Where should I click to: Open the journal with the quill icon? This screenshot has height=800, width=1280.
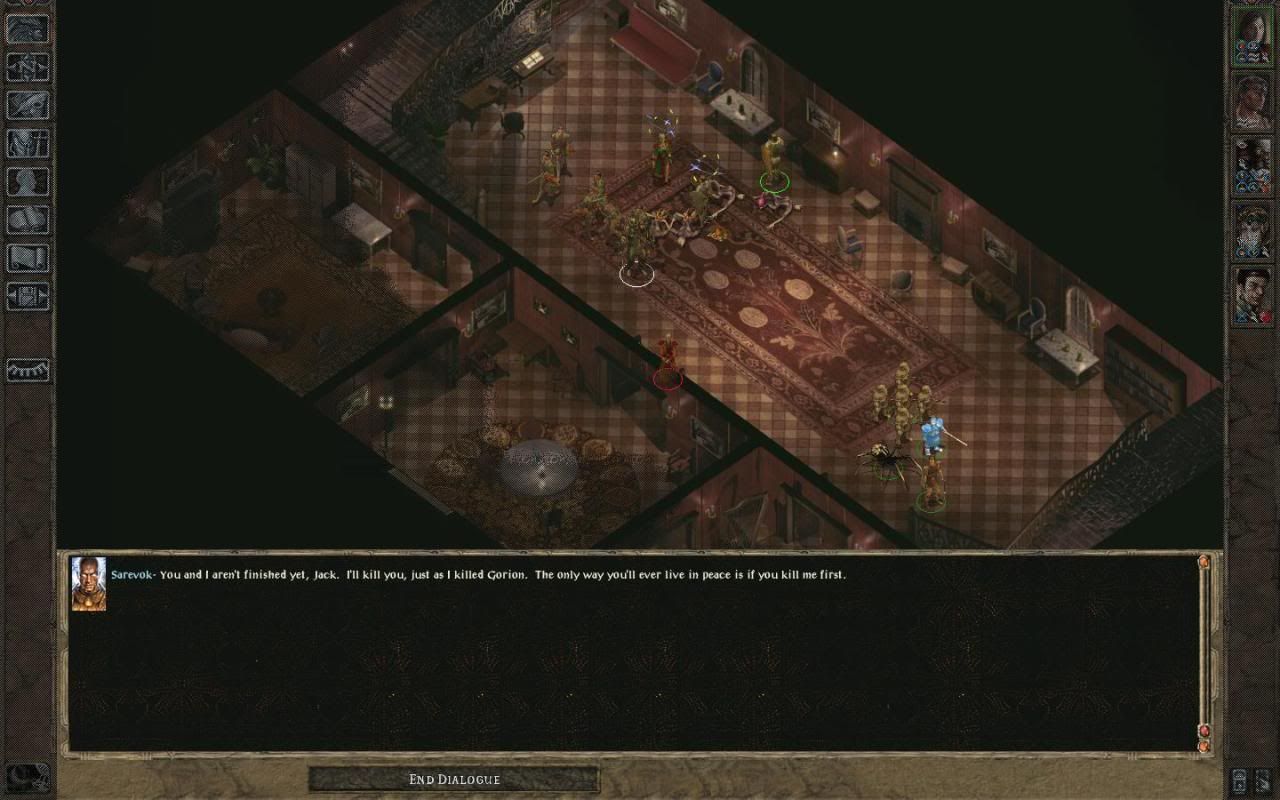[27, 105]
